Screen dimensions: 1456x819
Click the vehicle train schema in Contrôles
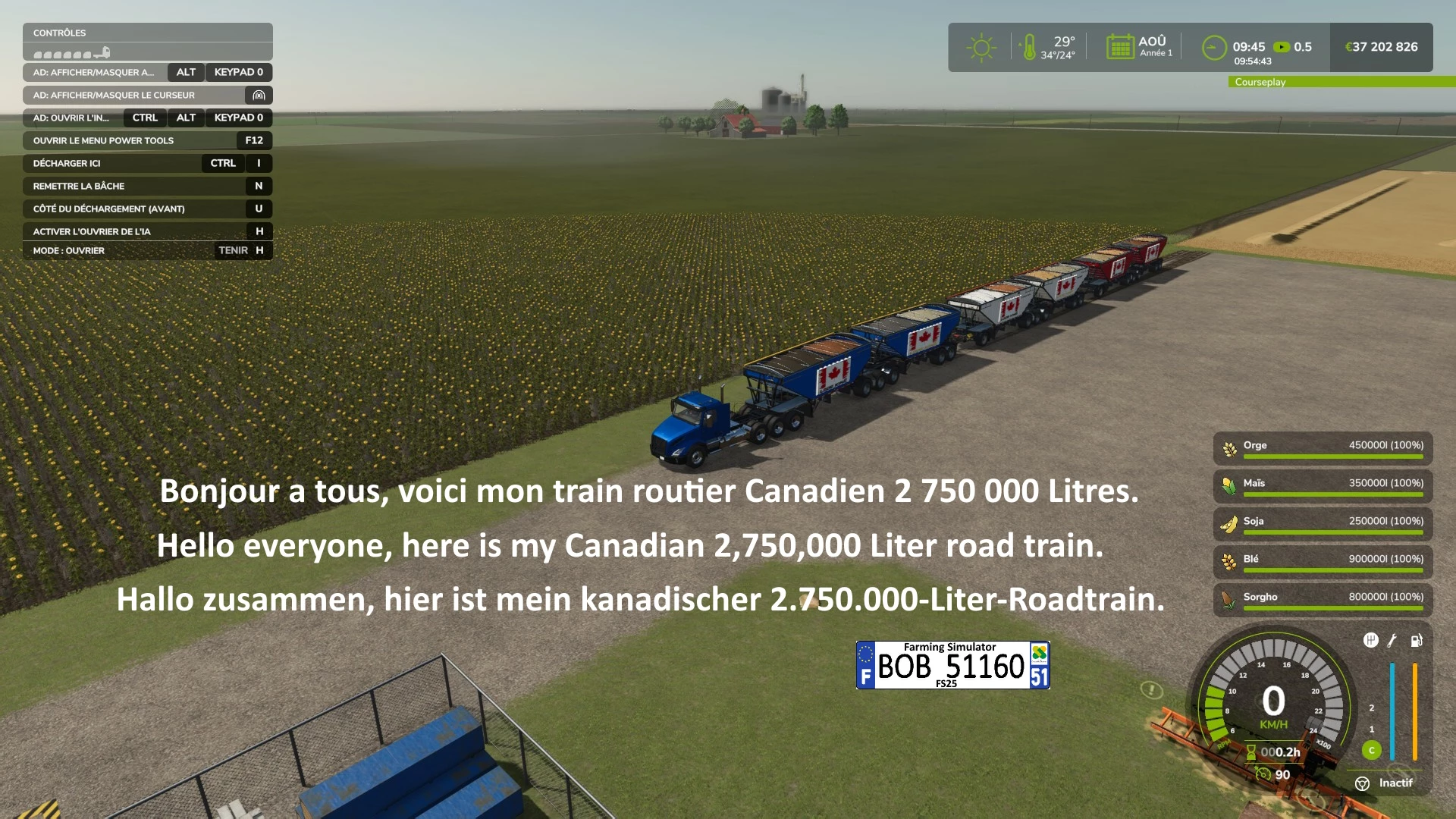pos(72,53)
